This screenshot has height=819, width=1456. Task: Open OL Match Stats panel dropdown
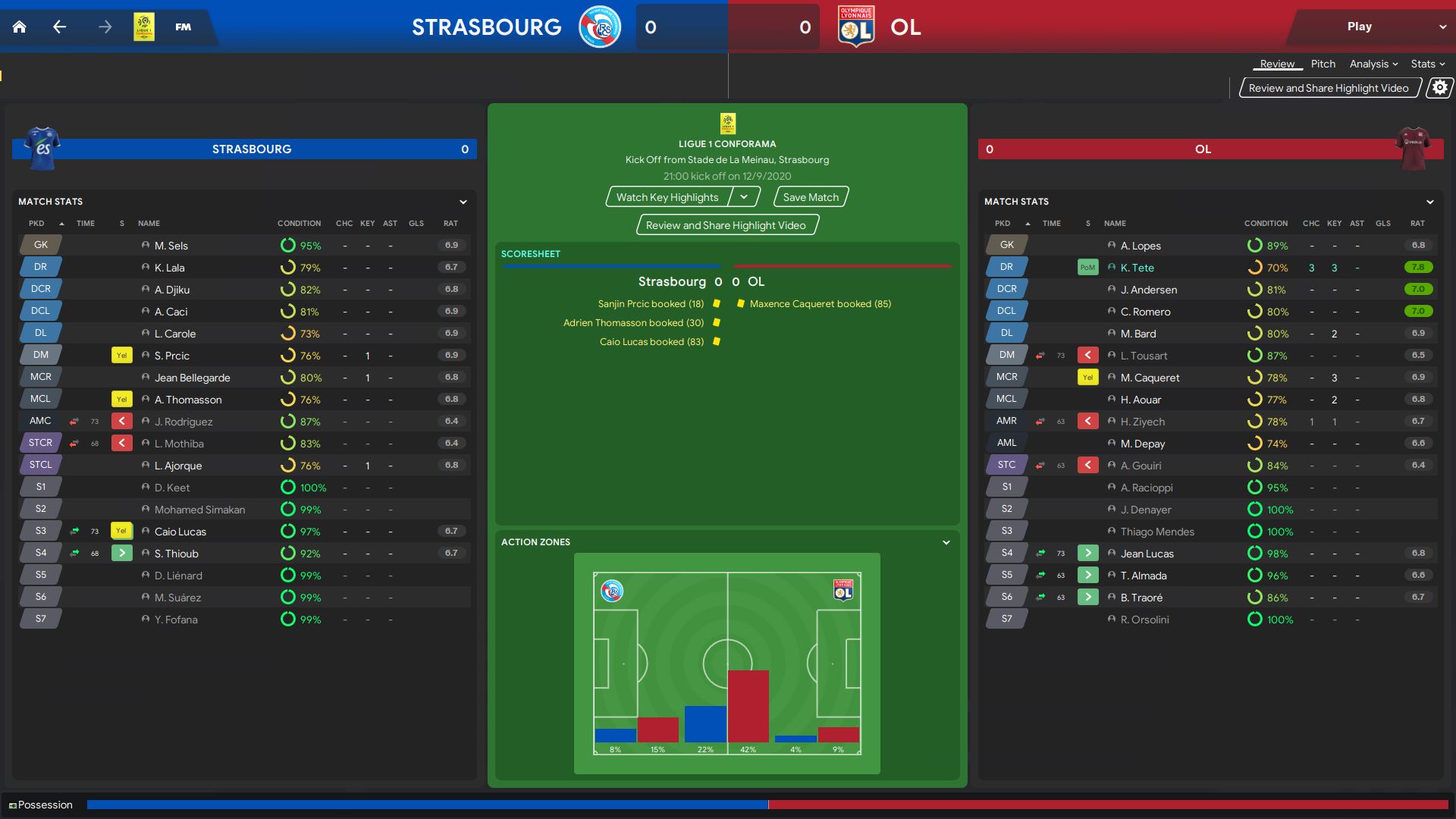point(1429,202)
